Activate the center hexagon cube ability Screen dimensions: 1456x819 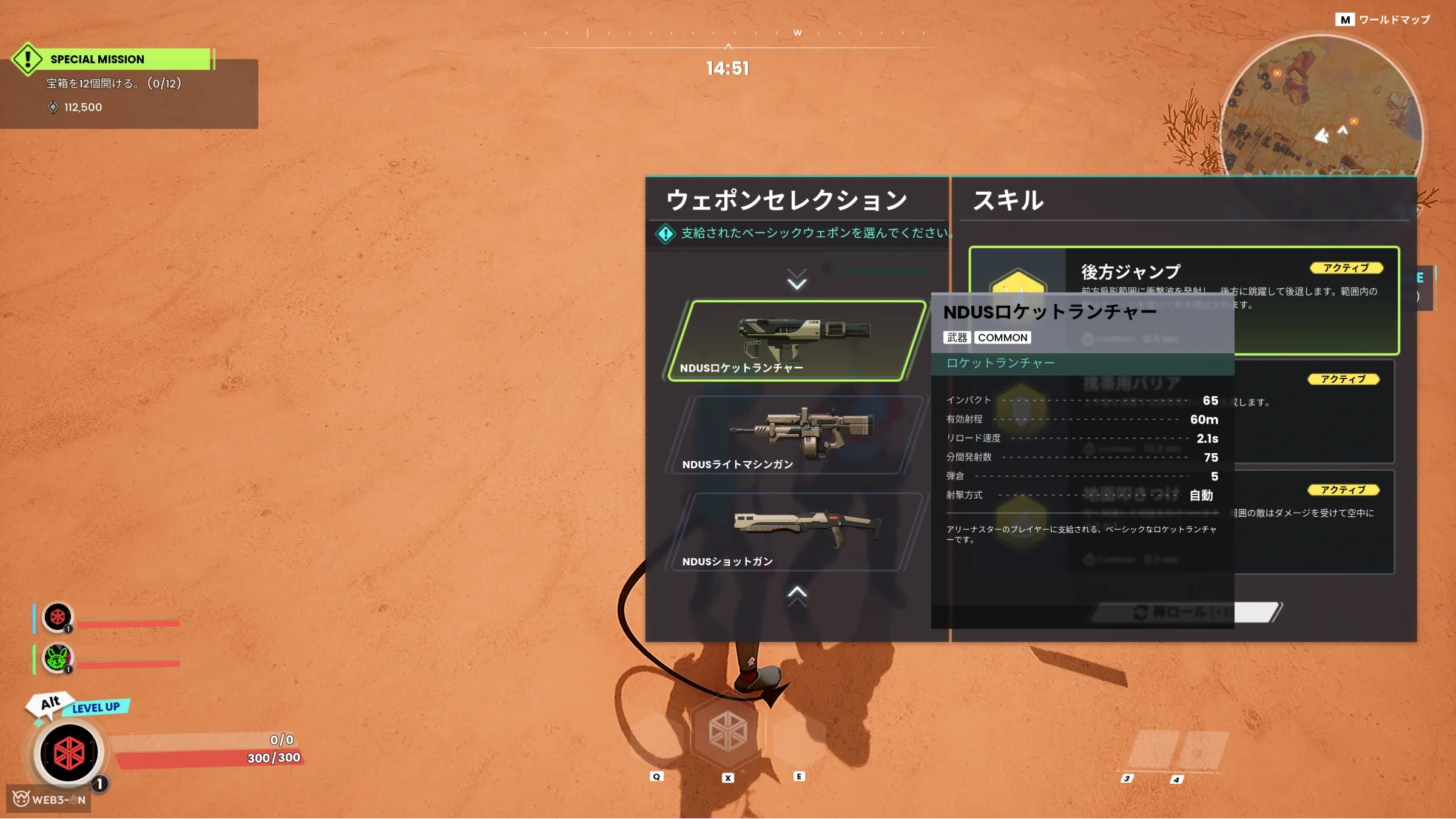(727, 732)
